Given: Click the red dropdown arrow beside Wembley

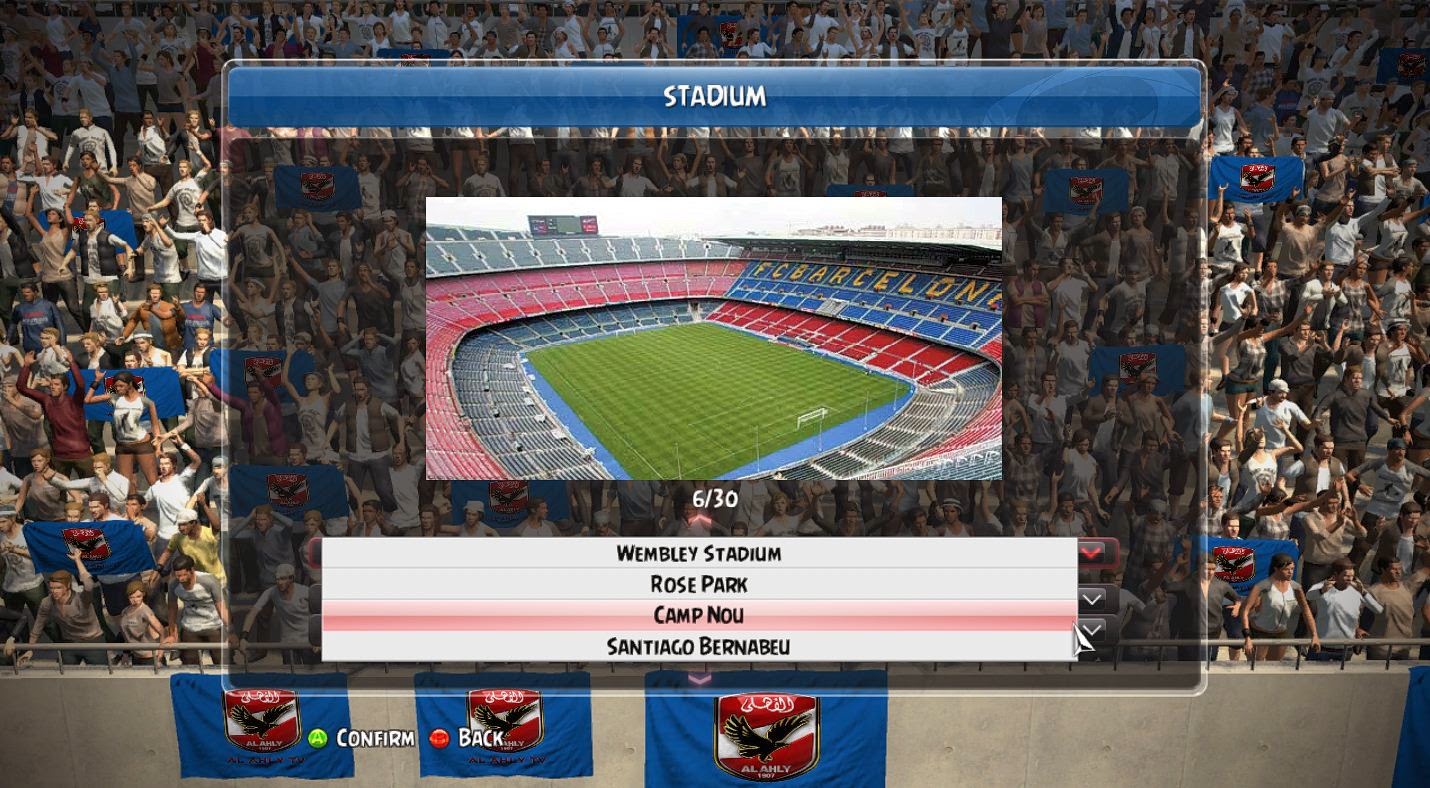Looking at the screenshot, I should 1091,552.
